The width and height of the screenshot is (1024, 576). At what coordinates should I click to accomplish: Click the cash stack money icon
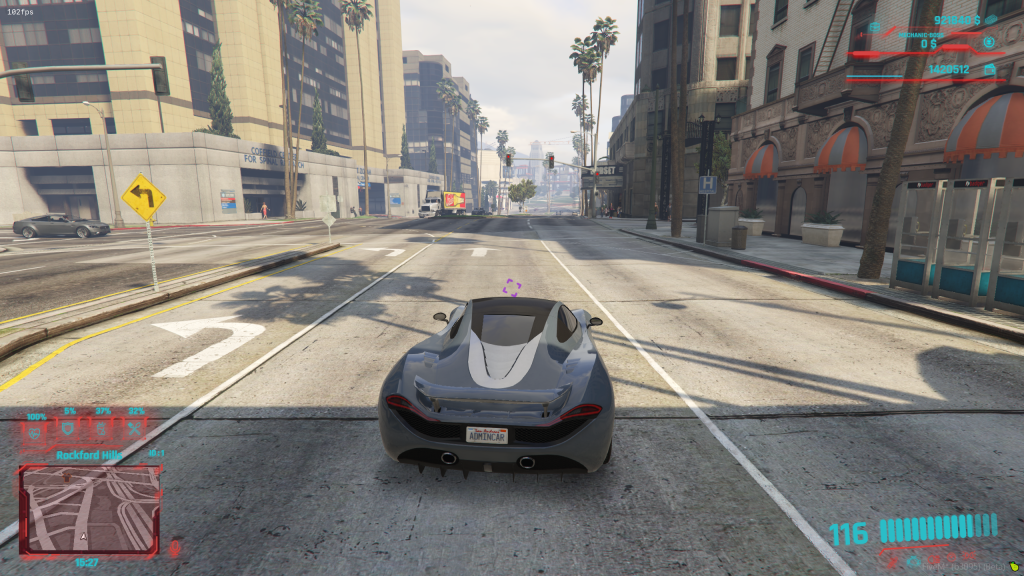pos(990,19)
